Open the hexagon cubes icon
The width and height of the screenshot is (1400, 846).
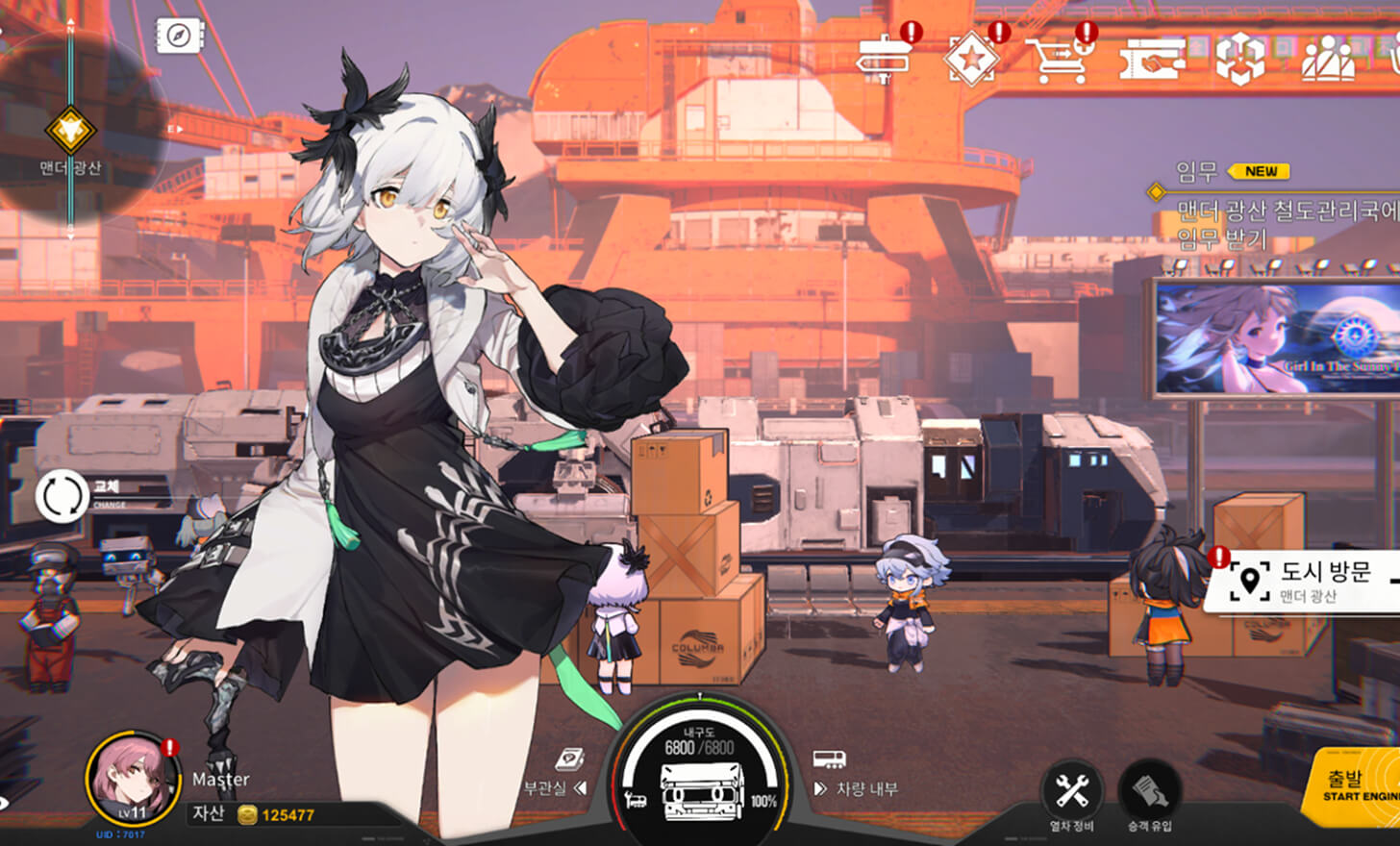click(1239, 59)
